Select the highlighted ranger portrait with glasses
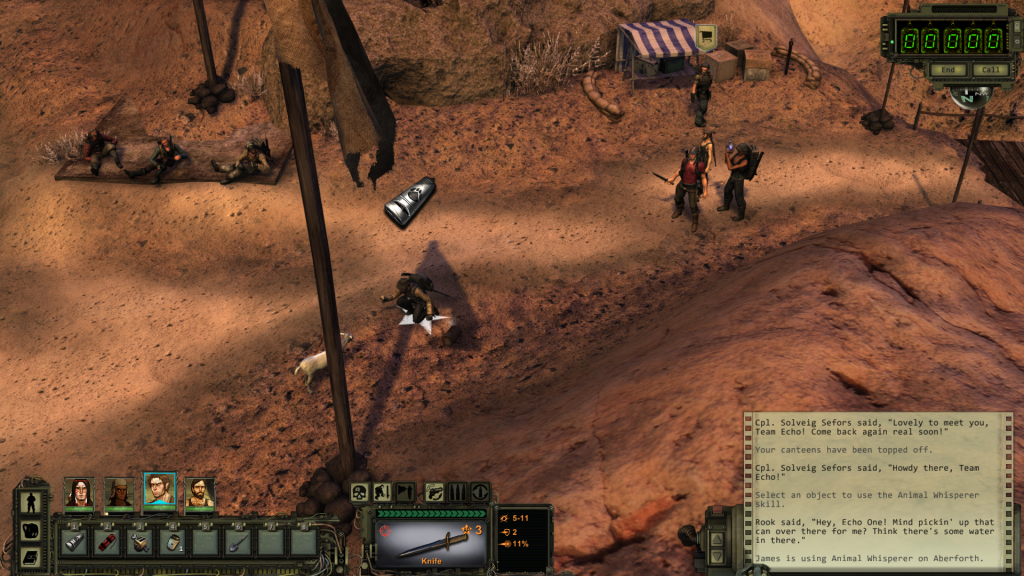Viewport: 1024px width, 576px height. 159,489
